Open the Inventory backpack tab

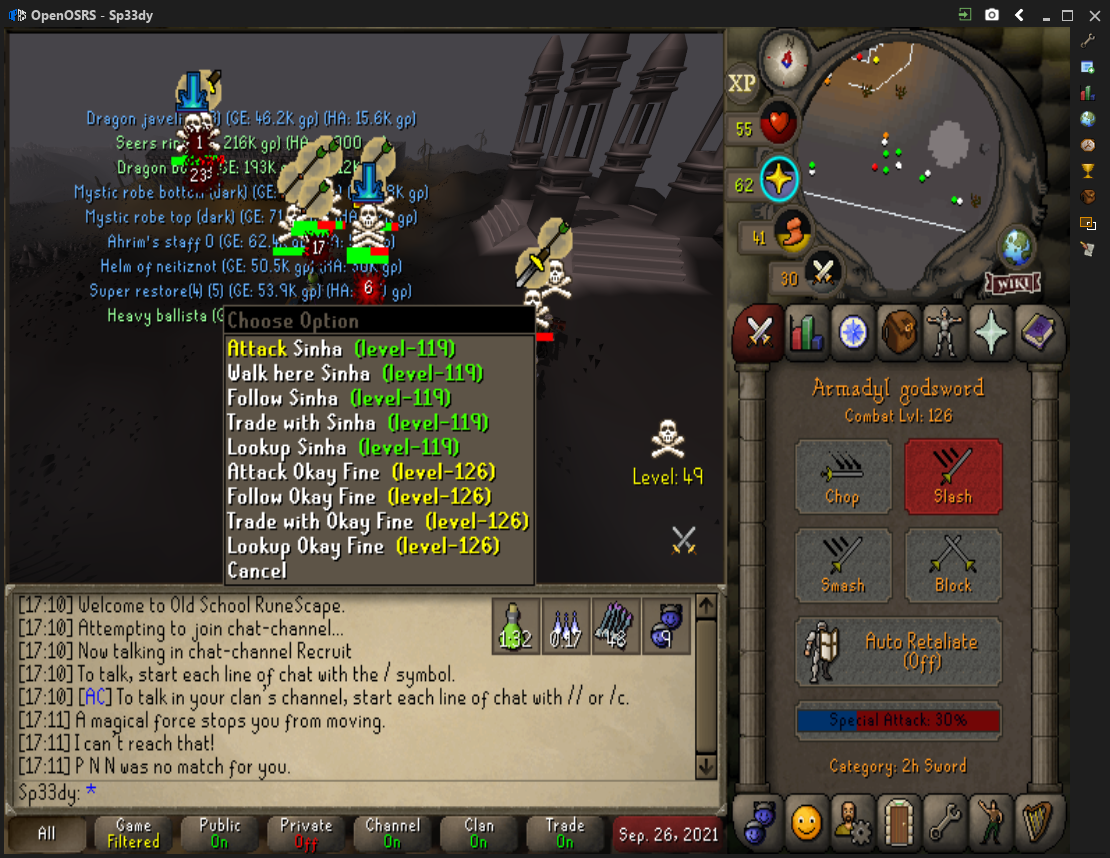coord(898,334)
